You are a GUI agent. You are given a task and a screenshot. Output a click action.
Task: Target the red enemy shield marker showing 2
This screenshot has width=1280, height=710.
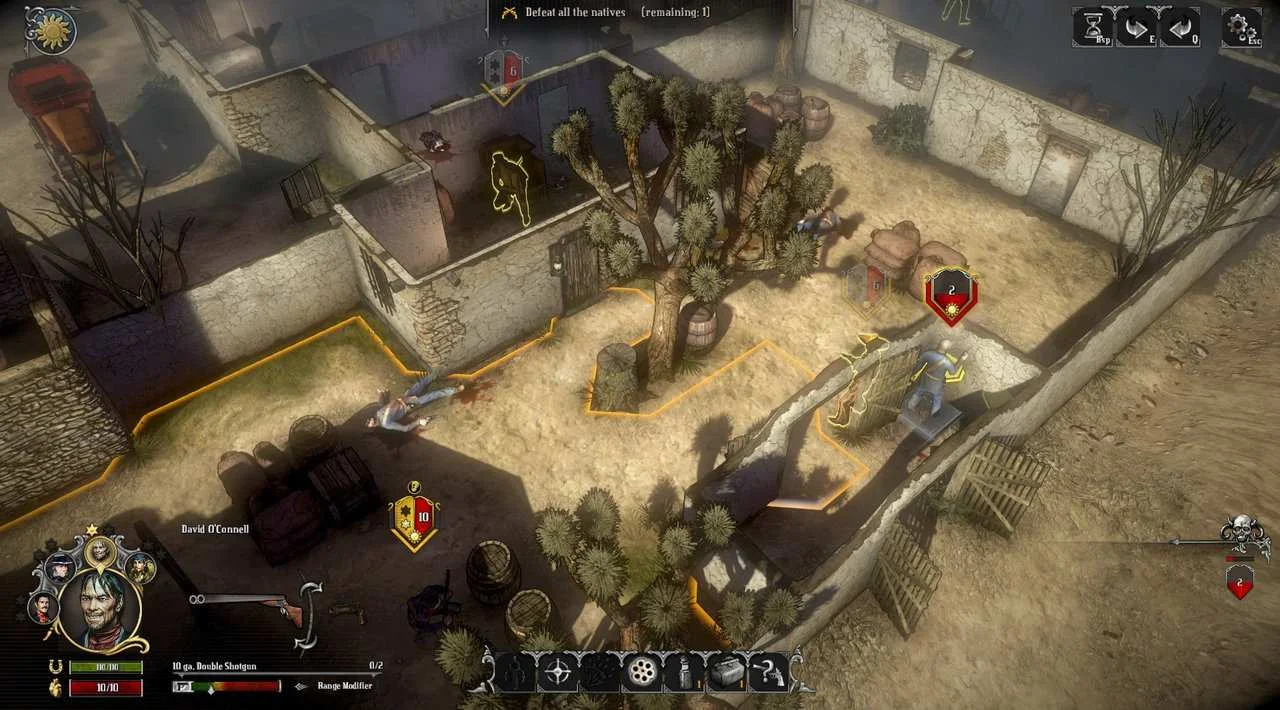click(951, 295)
